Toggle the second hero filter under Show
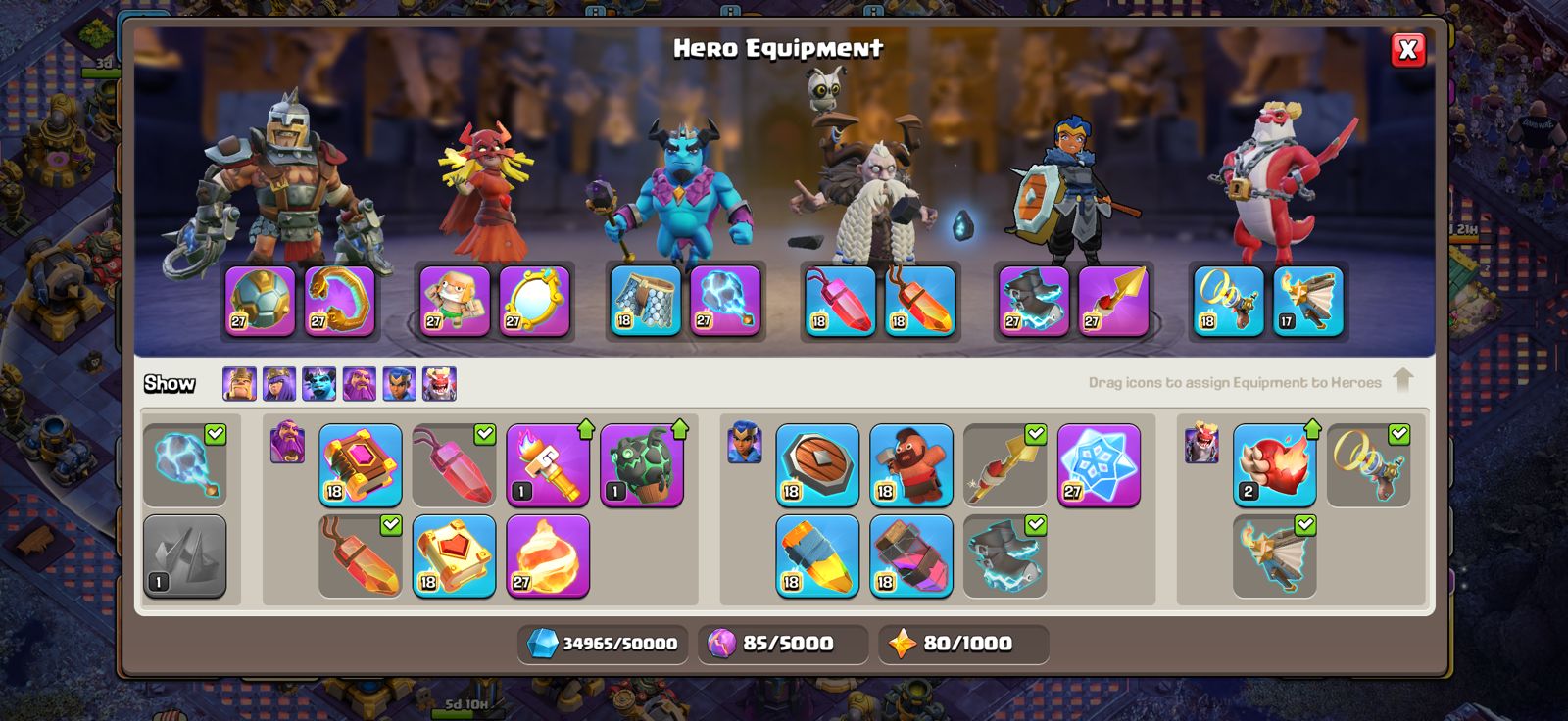This screenshot has height=721, width=1568. click(x=278, y=383)
